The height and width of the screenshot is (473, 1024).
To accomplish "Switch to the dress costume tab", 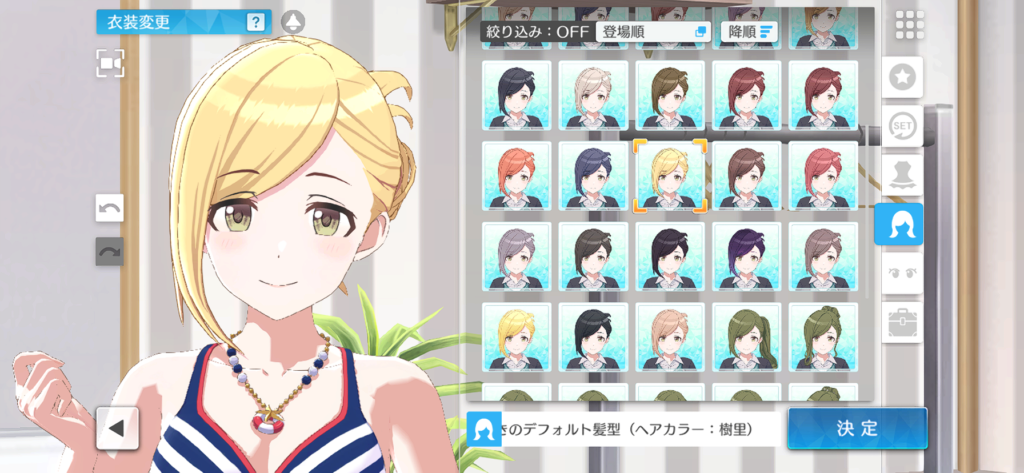I will coord(905,176).
